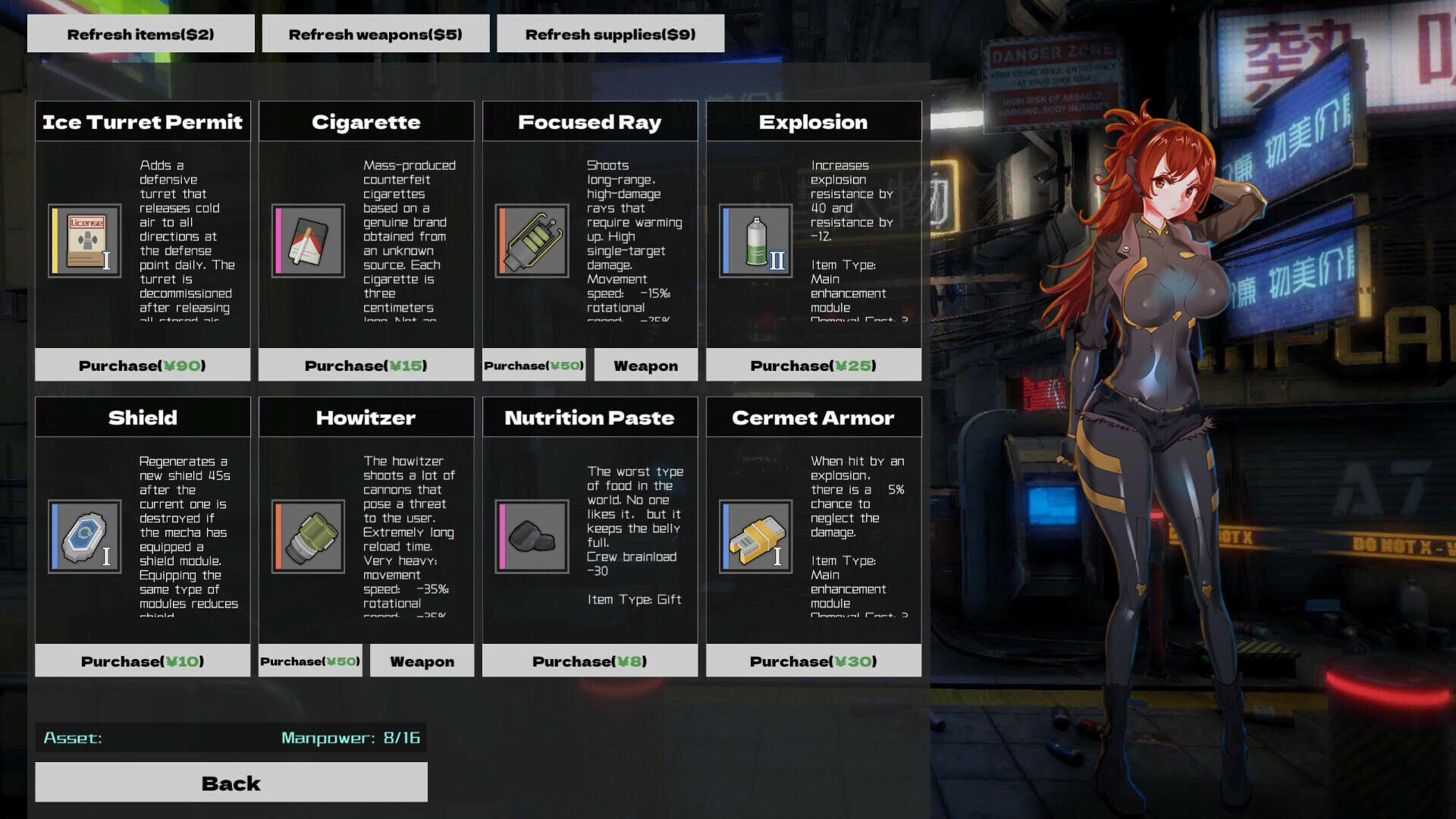Select the Explosion spray can icon
Viewport: 1456px width, 819px height.
[756, 241]
